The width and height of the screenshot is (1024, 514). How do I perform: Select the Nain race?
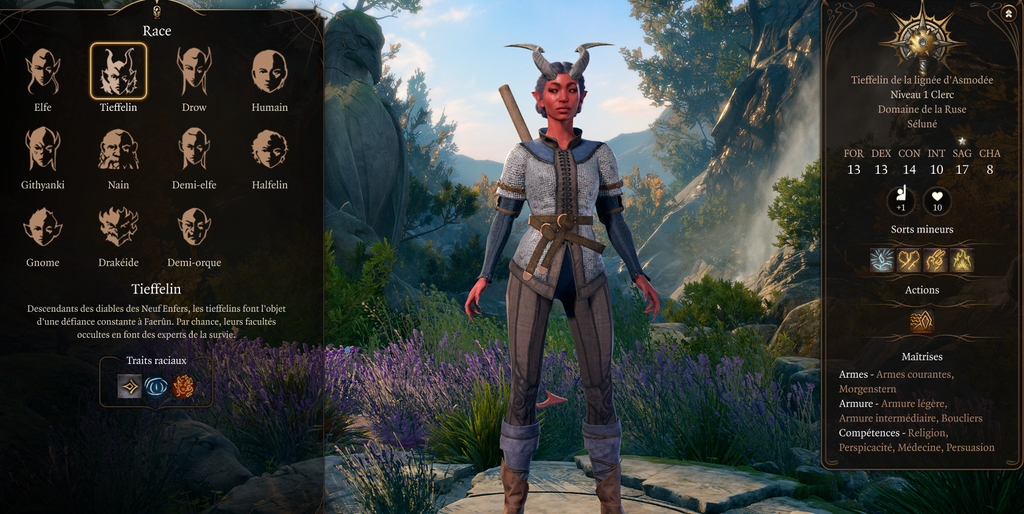[x=118, y=148]
